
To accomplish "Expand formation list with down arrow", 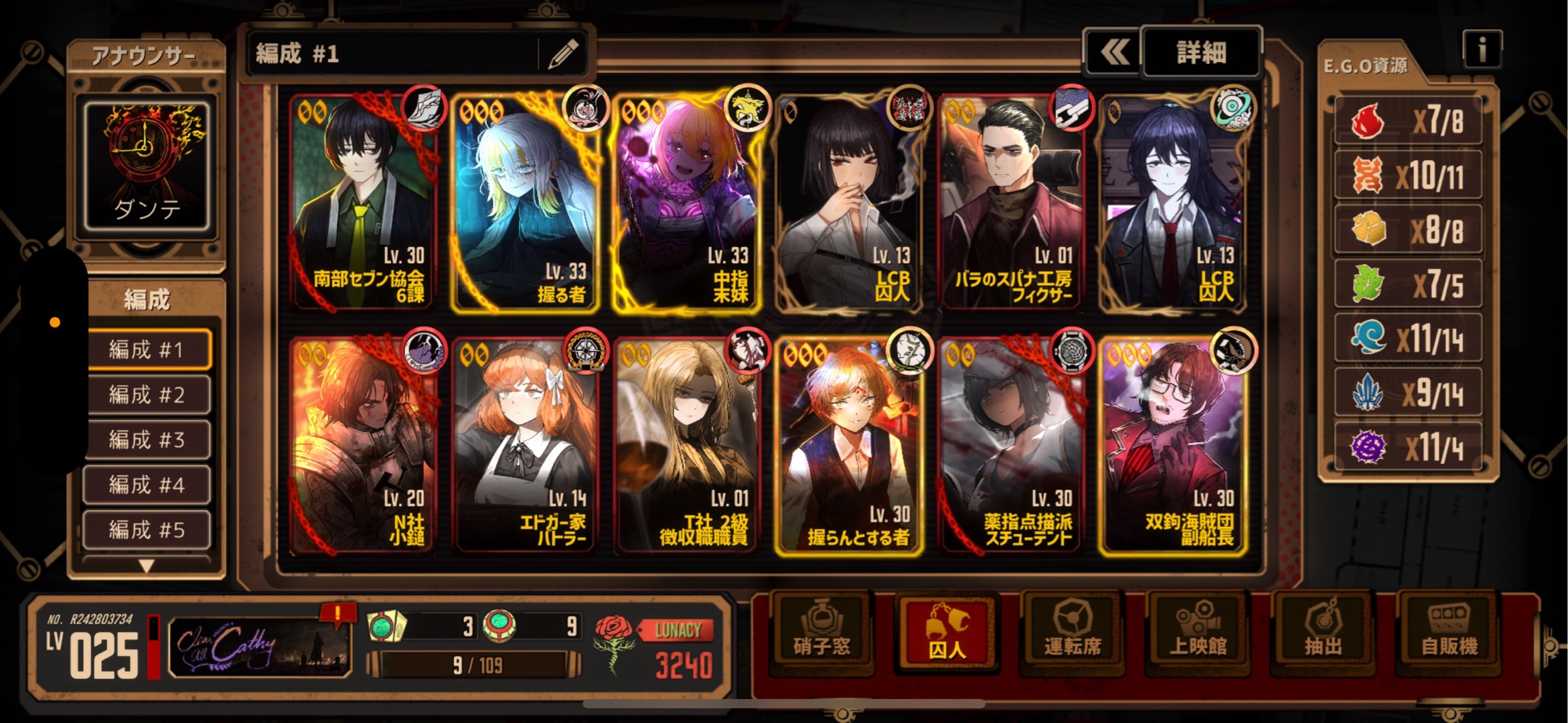I will pos(147,566).
